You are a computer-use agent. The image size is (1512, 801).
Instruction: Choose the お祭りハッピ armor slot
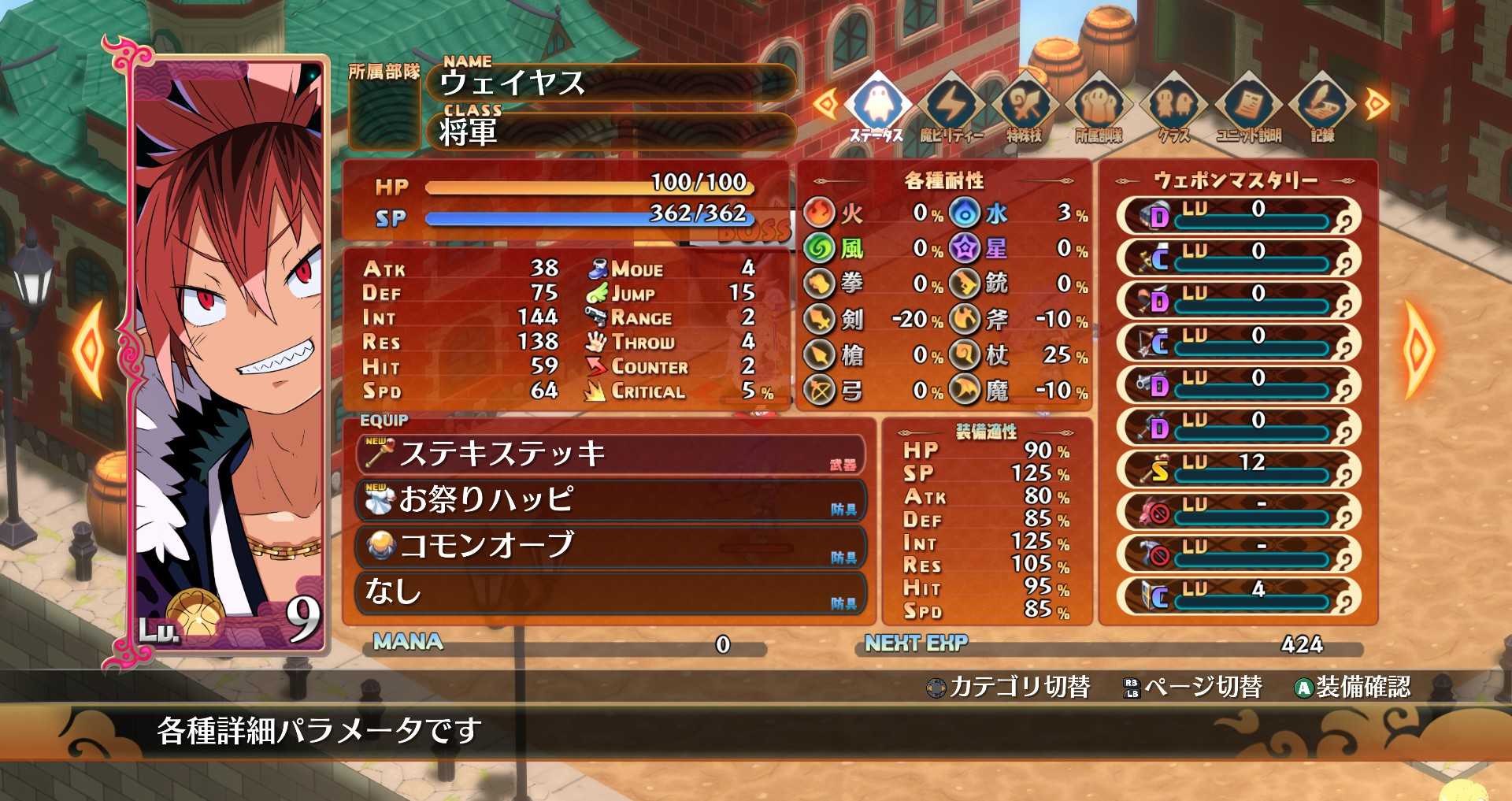610,500
